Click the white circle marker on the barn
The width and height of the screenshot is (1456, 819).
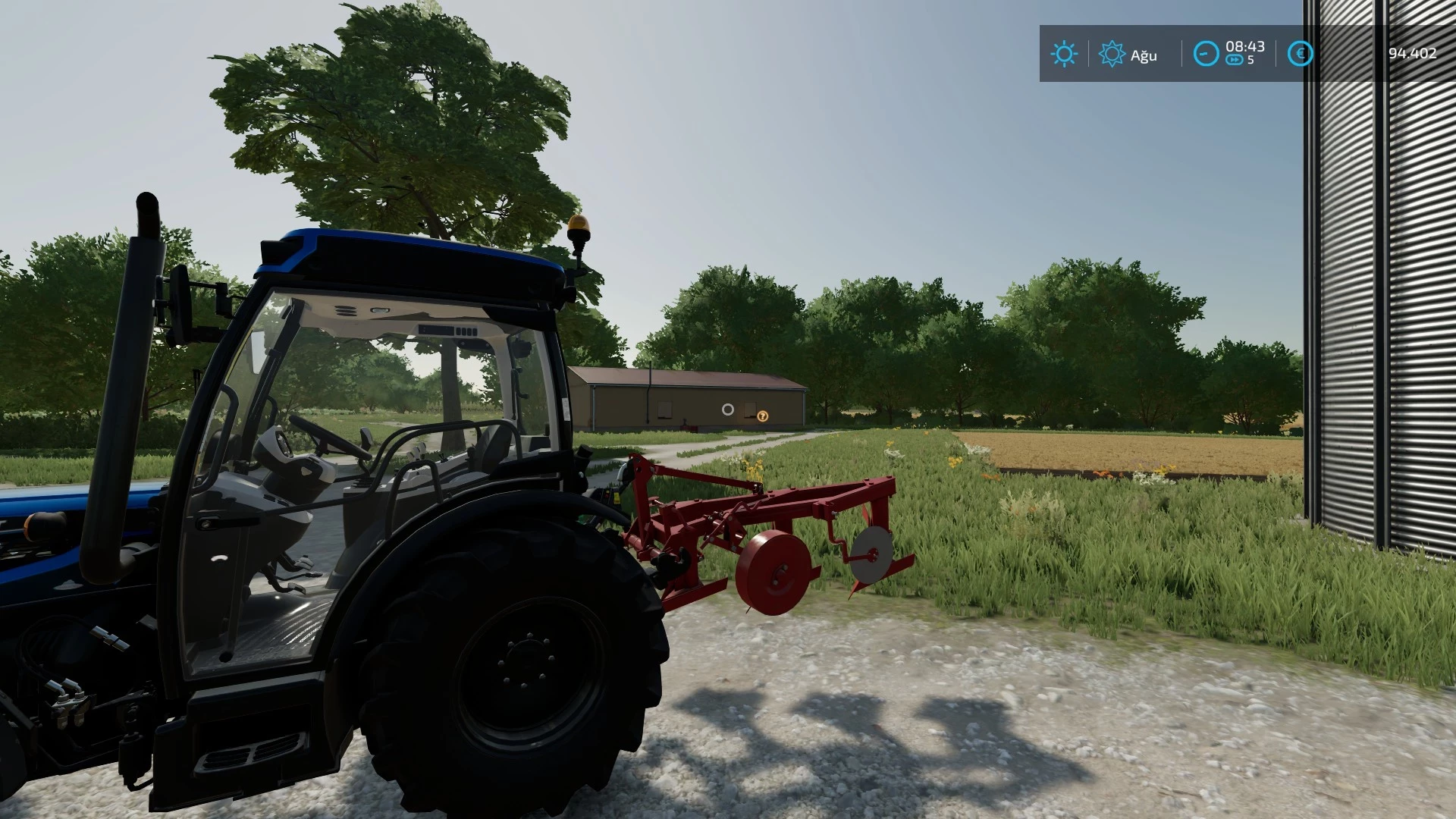click(728, 409)
